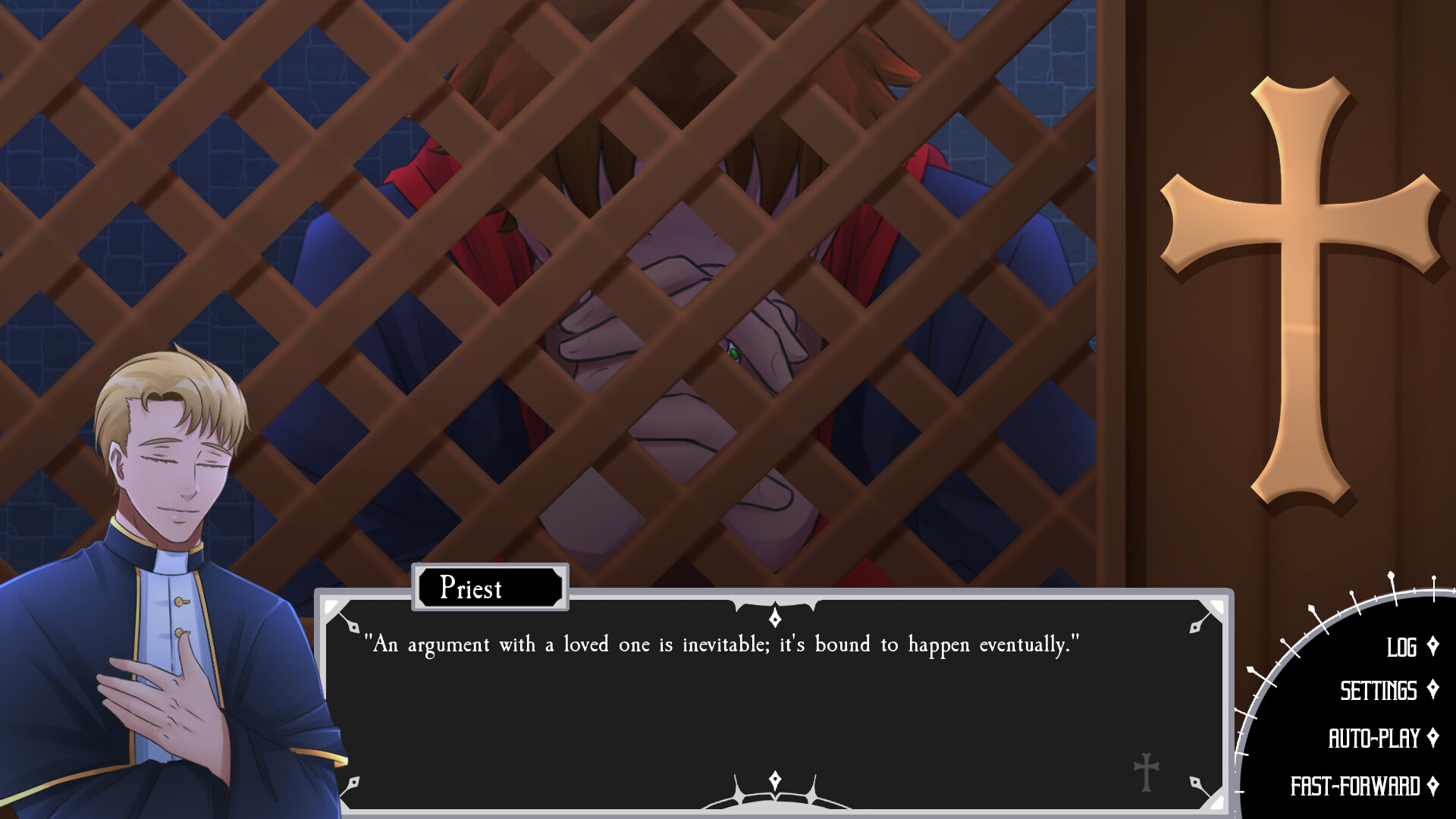Toggle AUTO-PLAY mode on

click(x=1378, y=736)
